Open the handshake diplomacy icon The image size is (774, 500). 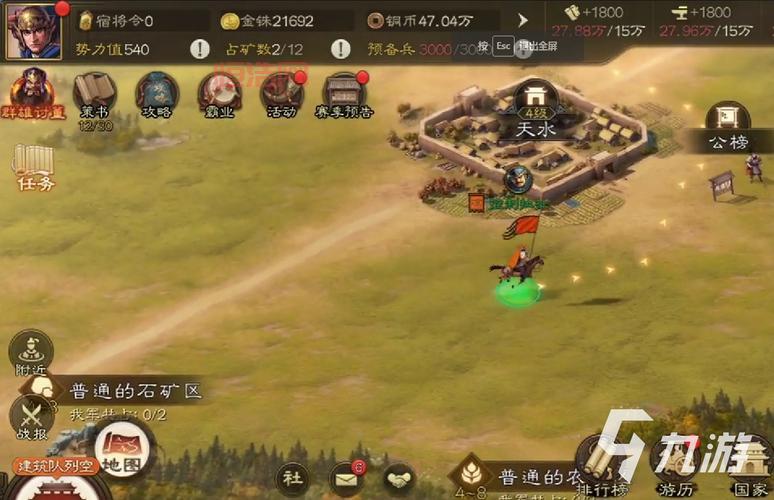pos(399,478)
